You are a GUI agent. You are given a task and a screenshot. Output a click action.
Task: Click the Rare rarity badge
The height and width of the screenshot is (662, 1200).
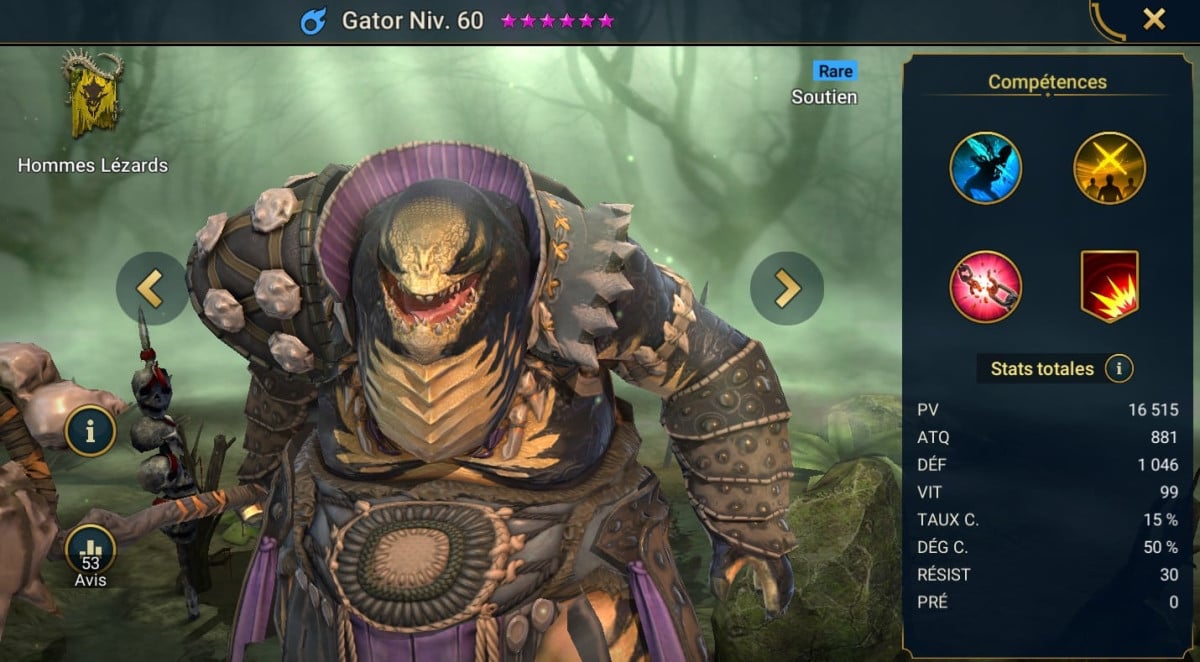tap(835, 71)
